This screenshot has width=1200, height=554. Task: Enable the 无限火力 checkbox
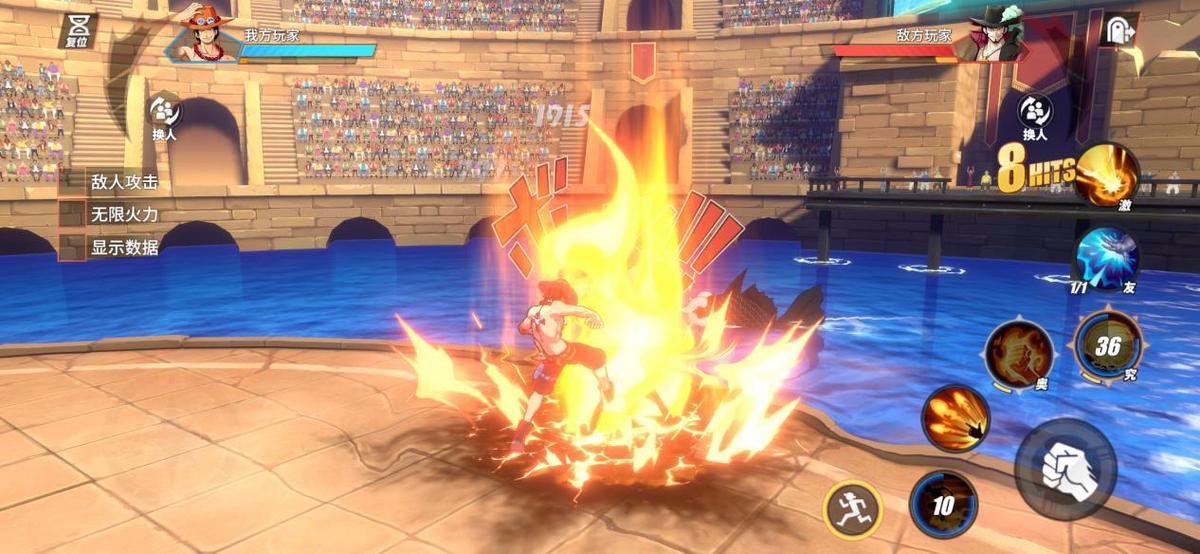click(72, 214)
